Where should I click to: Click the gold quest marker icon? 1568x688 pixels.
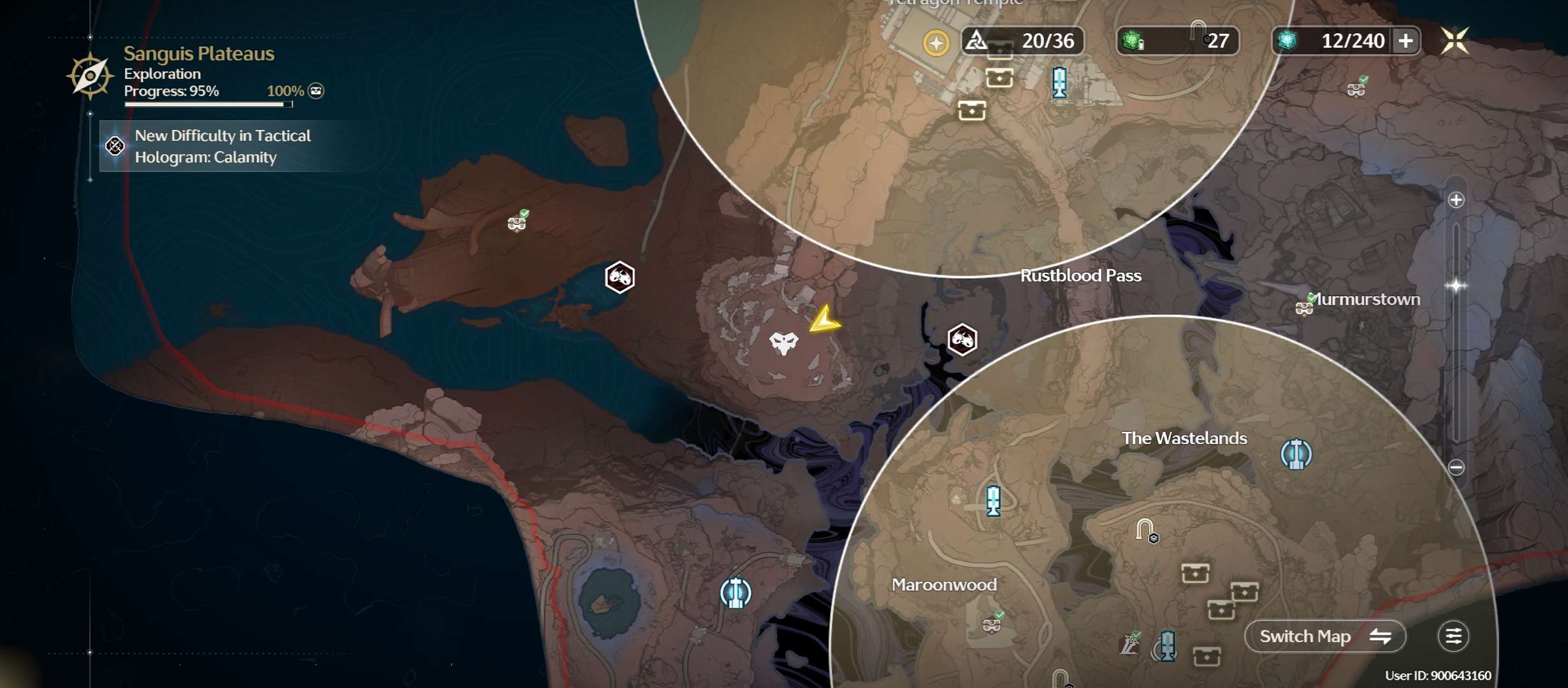(936, 43)
